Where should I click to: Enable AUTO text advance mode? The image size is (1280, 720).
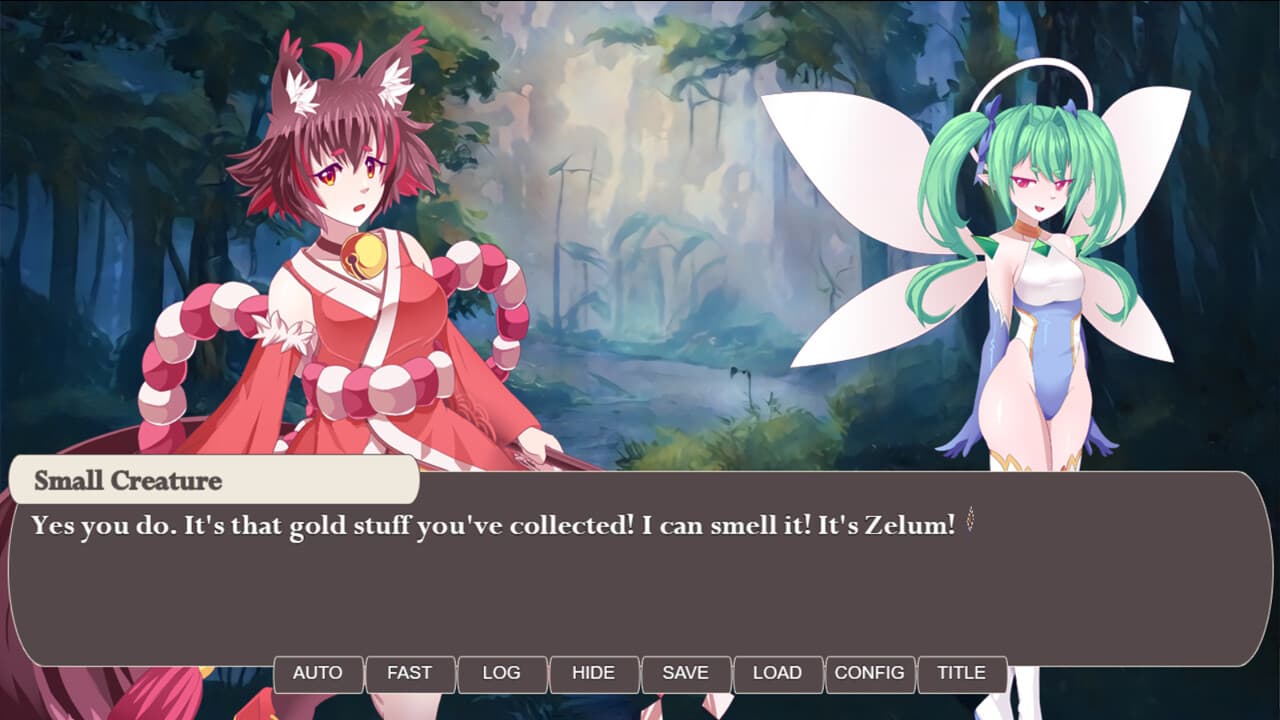(x=318, y=673)
